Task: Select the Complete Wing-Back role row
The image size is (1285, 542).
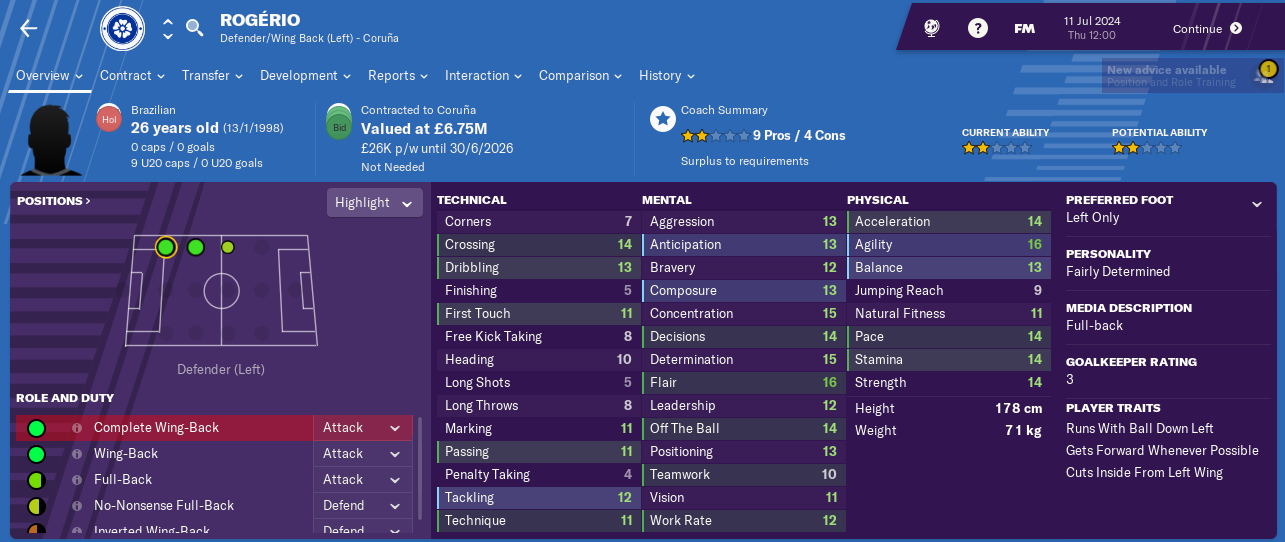Action: (x=156, y=428)
